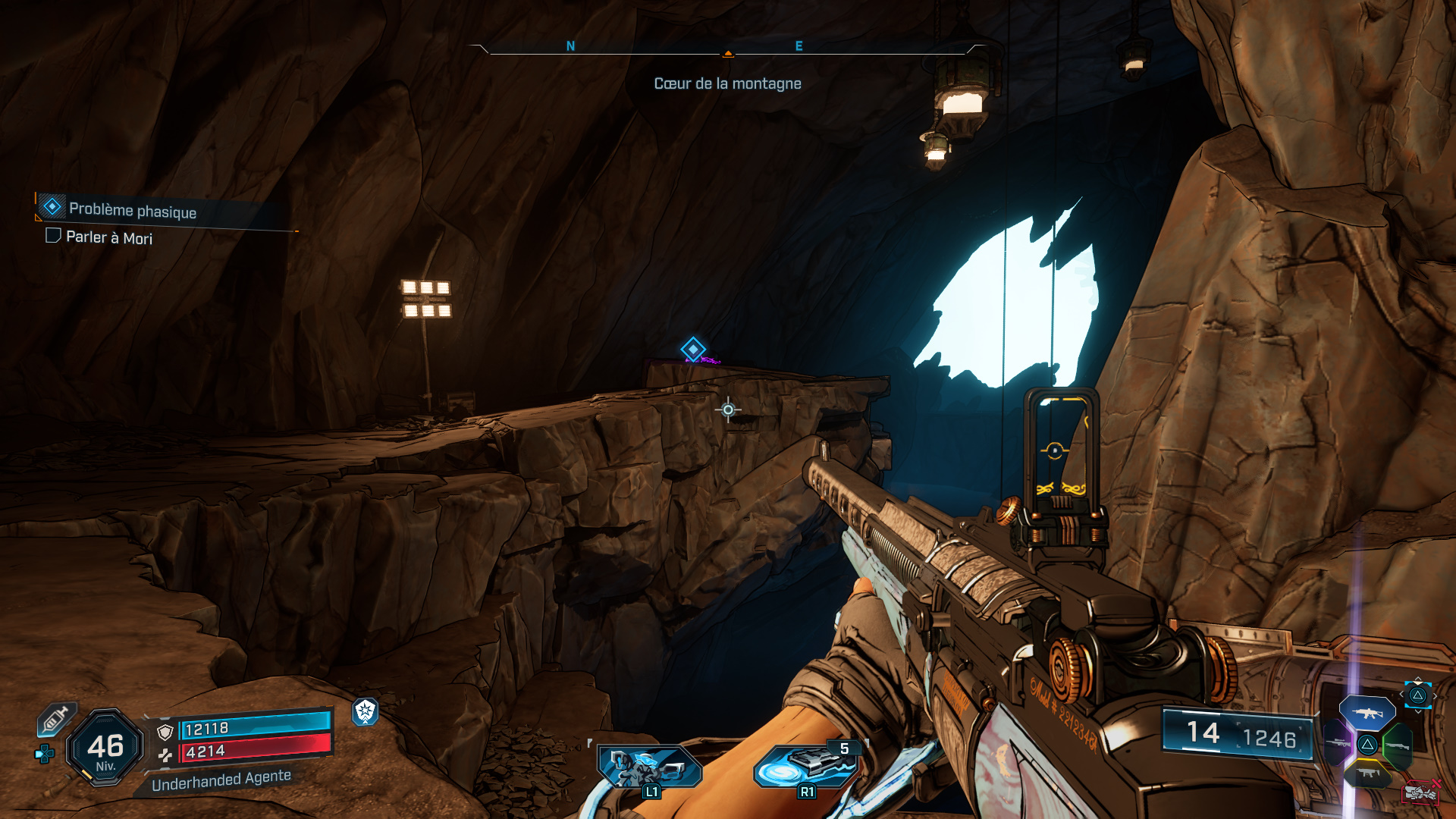Image resolution: width=1456 pixels, height=819 pixels.
Task: Switch to the purple sniper rifle slot
Action: pyautogui.click(x=1338, y=743)
